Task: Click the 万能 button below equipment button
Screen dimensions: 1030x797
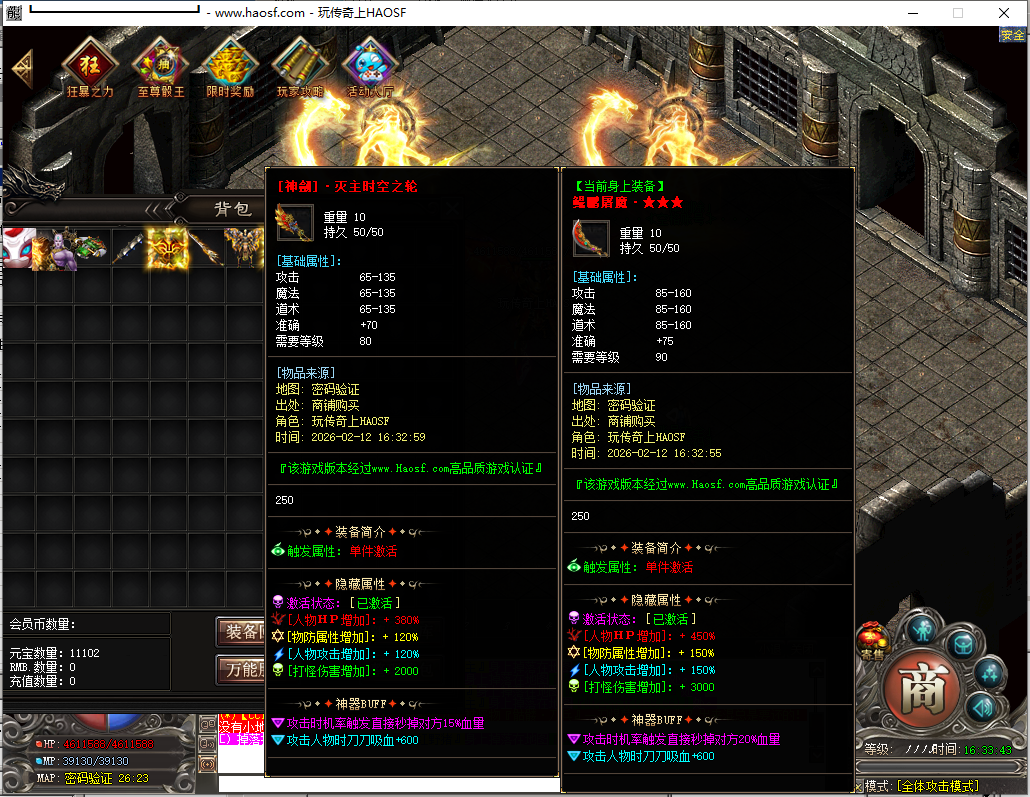Action: click(241, 669)
